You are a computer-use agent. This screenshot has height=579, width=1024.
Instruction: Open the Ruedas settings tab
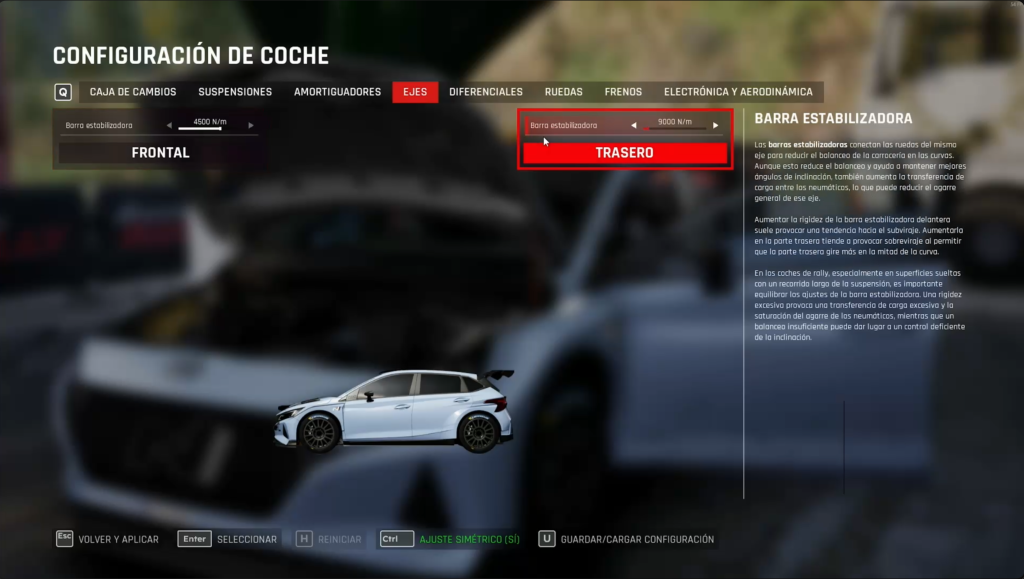point(564,92)
